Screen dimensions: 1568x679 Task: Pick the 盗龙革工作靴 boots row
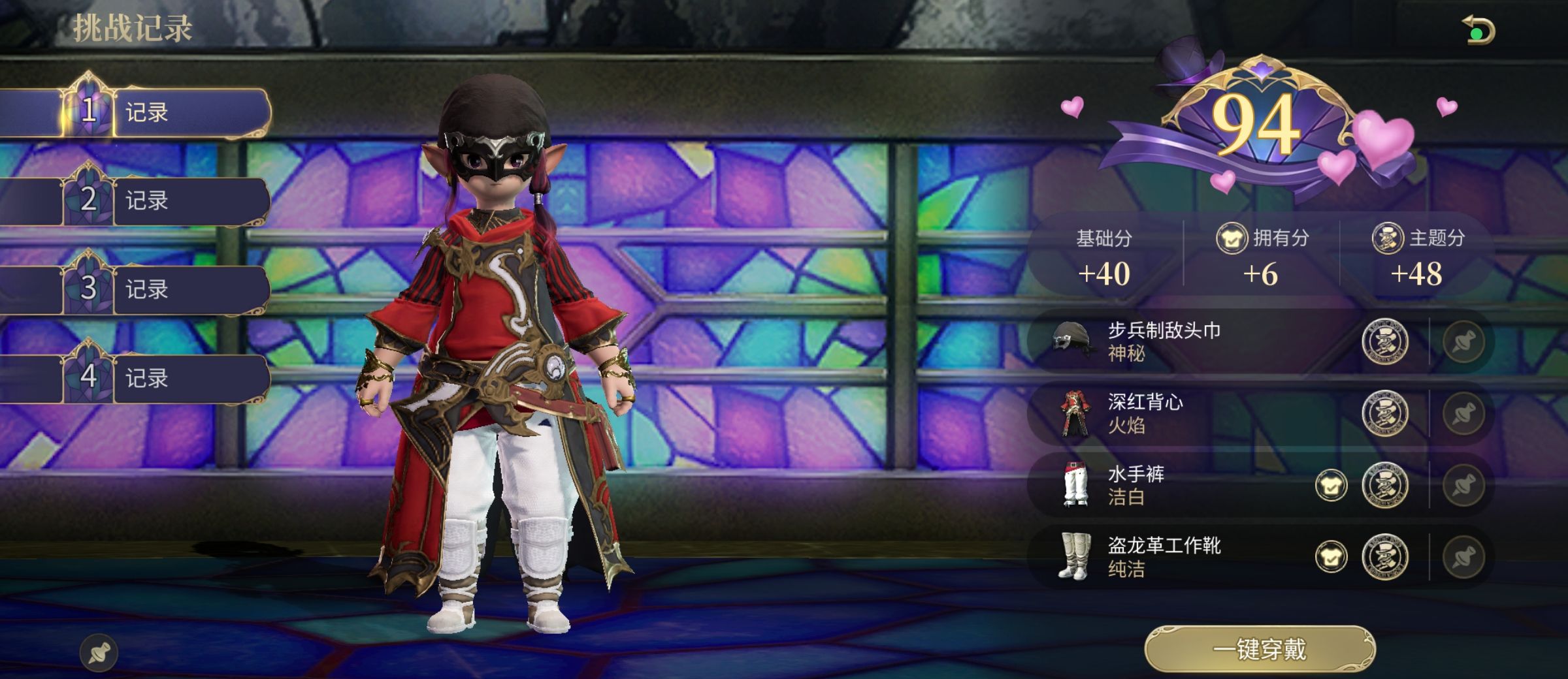(1176, 557)
